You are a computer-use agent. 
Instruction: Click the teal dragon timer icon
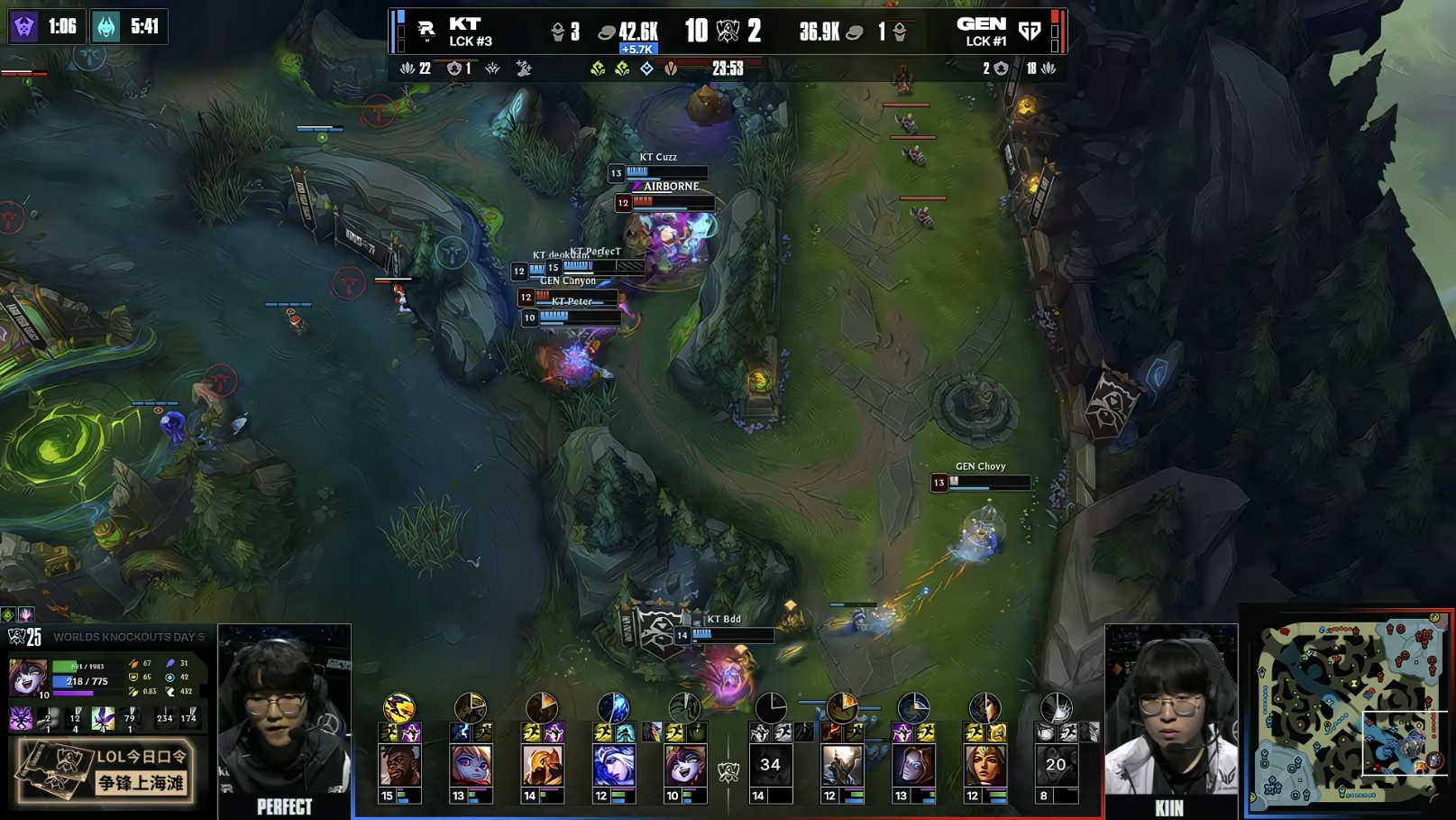point(106,26)
